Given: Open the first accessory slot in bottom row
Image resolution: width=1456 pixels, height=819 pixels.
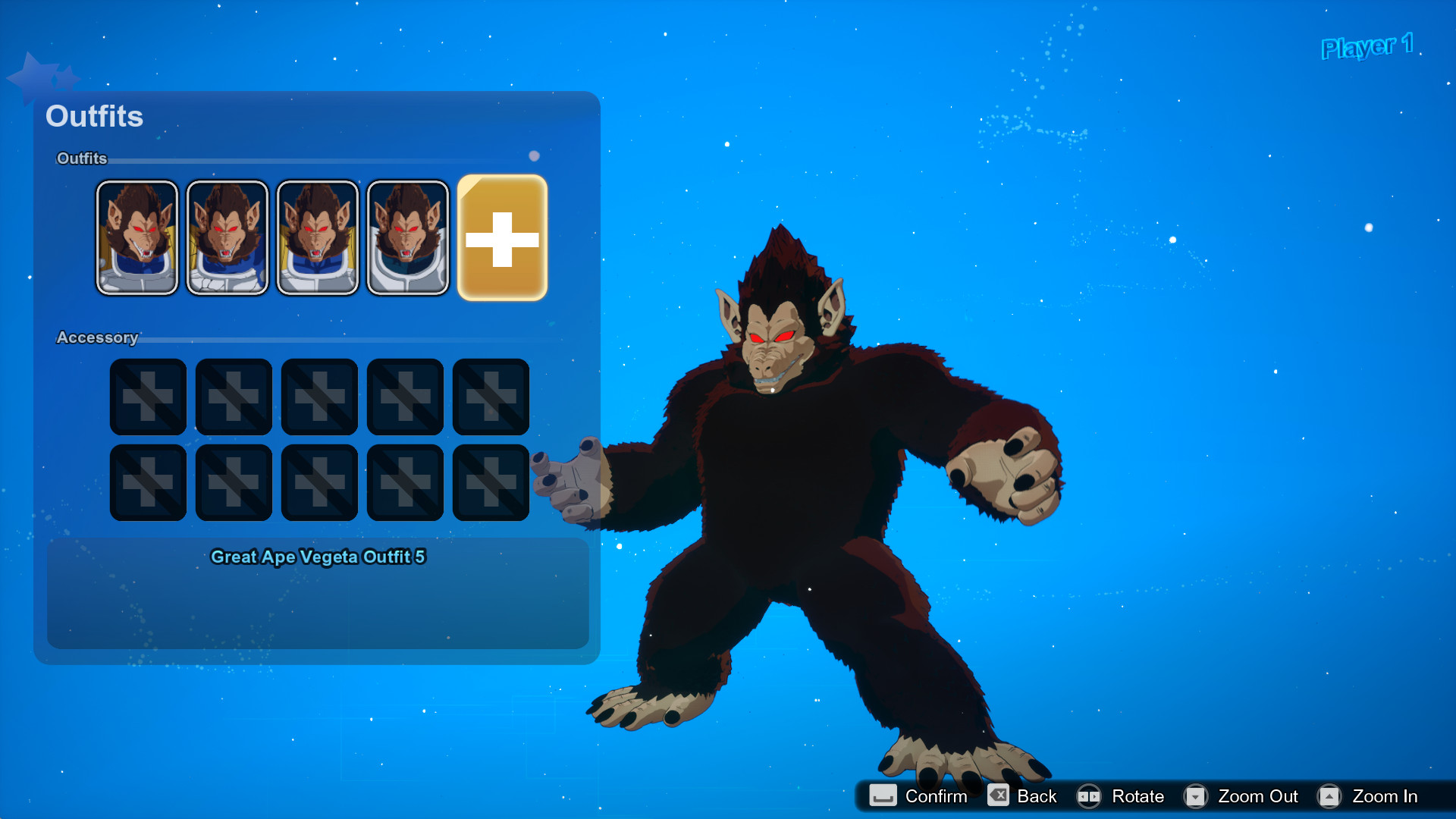Looking at the screenshot, I should 148,482.
